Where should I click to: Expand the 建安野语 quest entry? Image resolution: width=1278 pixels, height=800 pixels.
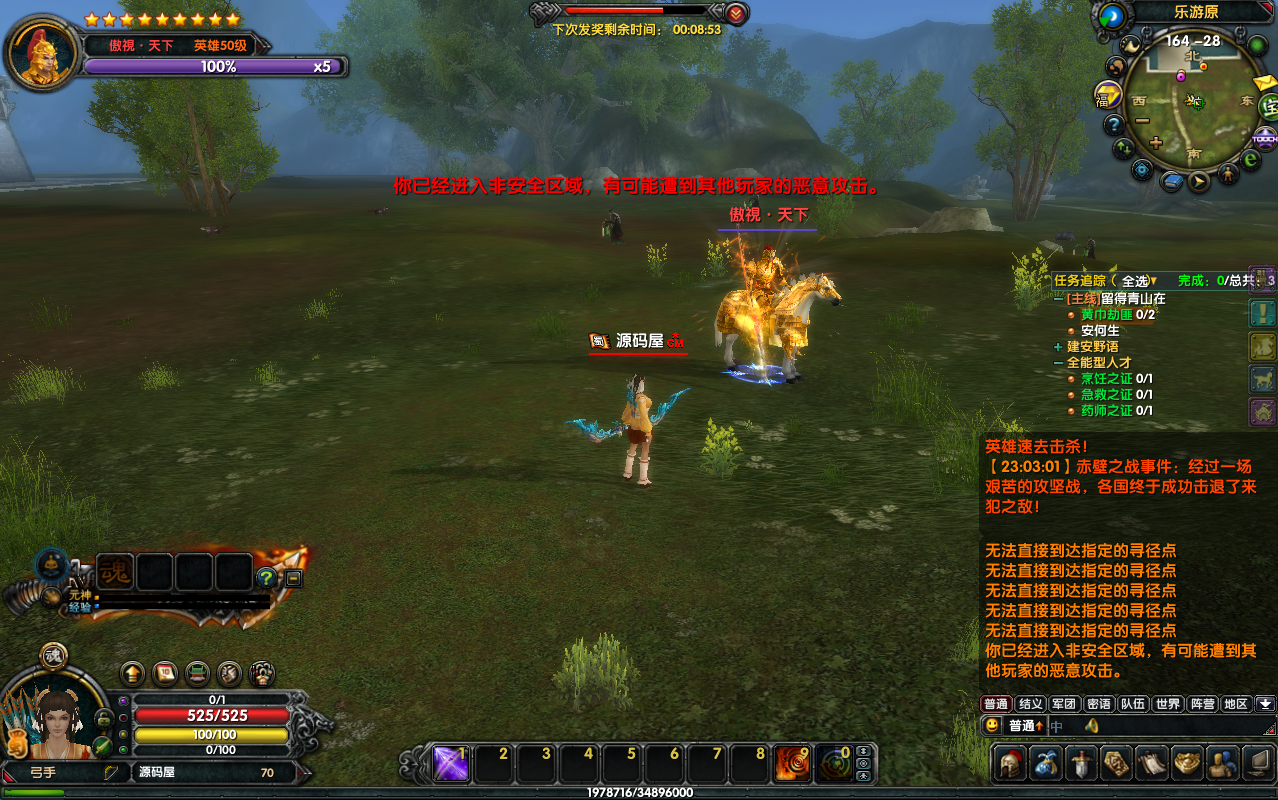(1059, 346)
